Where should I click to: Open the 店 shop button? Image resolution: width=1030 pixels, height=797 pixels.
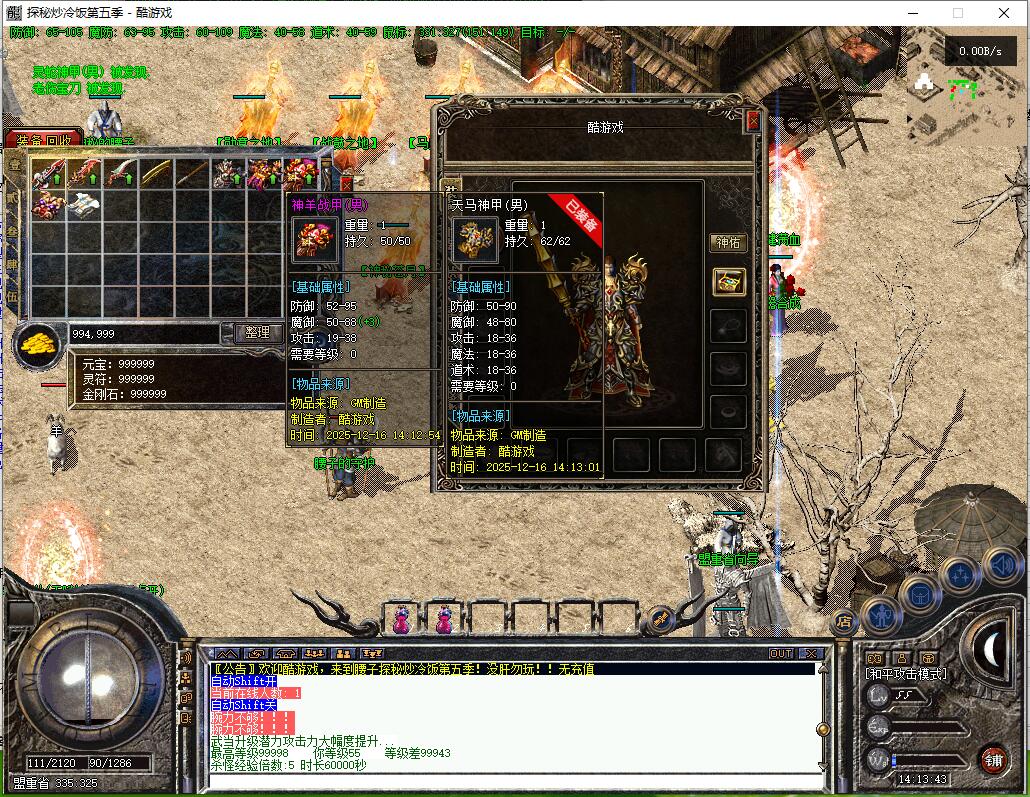[842, 623]
